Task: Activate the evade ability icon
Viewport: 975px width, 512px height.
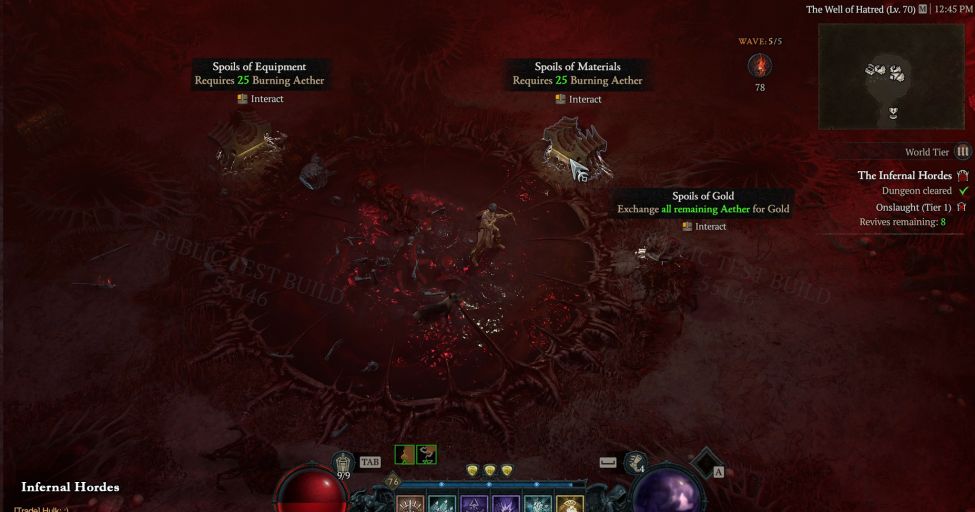Action: 636,462
